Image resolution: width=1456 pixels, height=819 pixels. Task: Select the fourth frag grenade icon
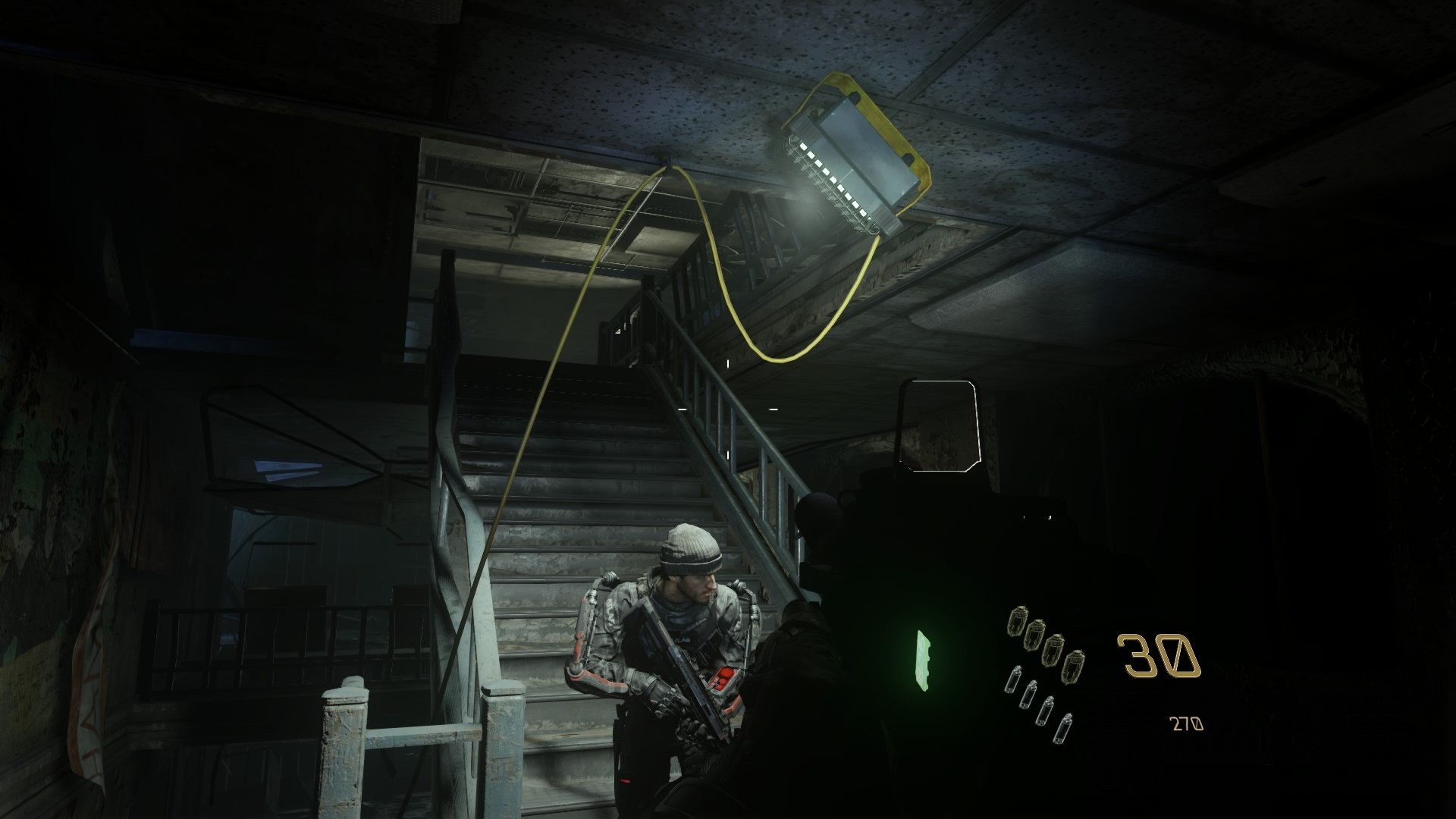pyautogui.click(x=1074, y=667)
